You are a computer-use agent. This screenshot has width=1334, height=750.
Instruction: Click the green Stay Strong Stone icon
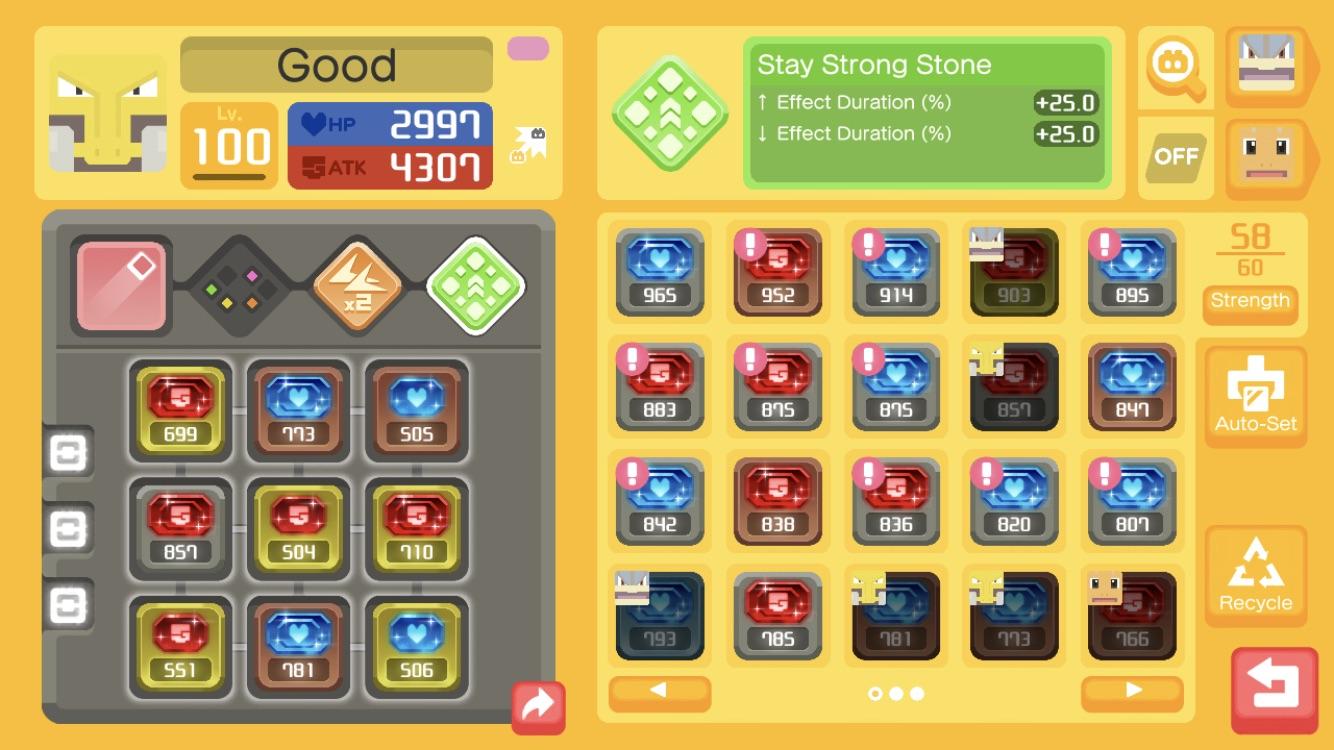[x=668, y=113]
